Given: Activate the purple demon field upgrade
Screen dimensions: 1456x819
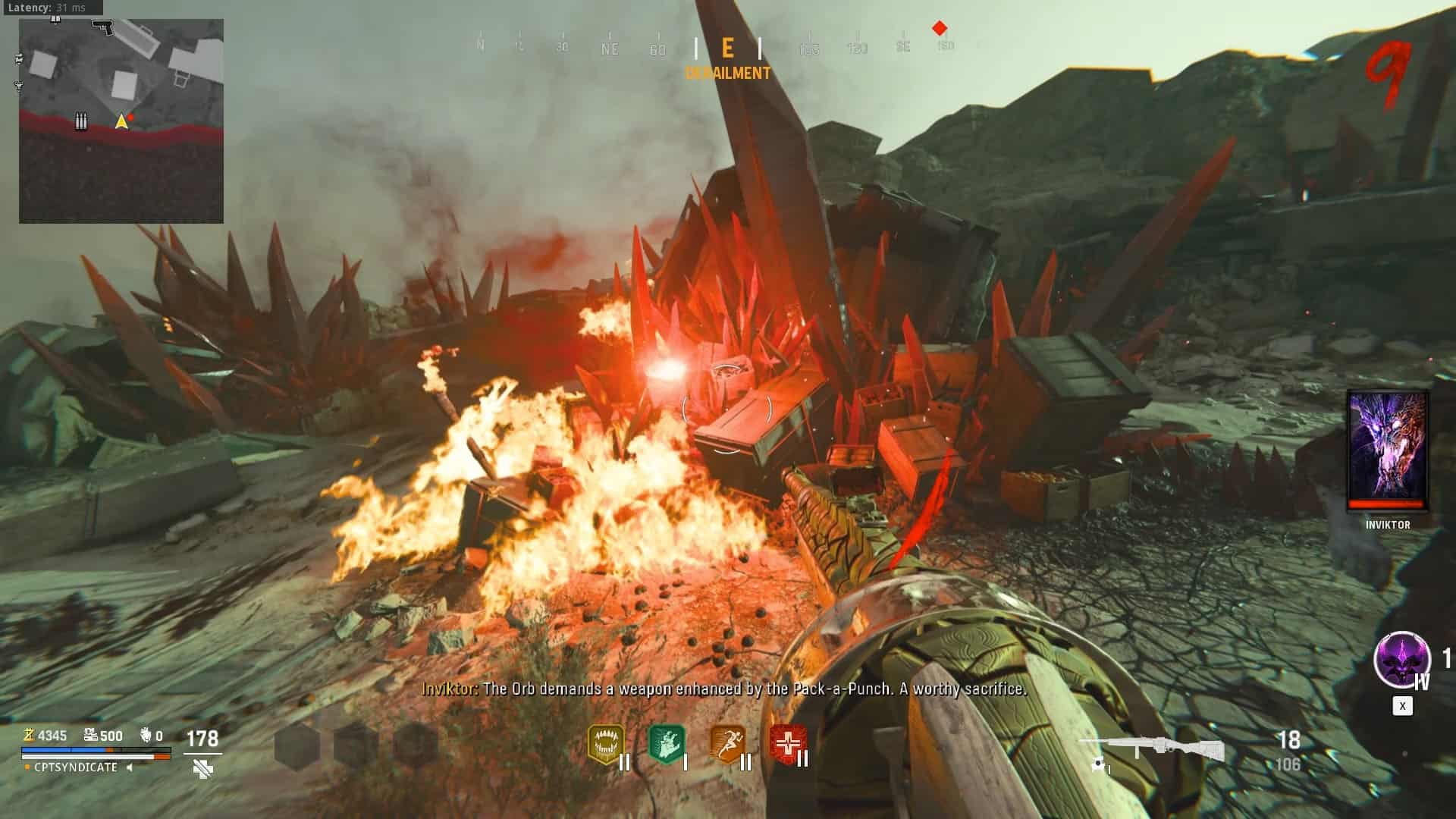Looking at the screenshot, I should pyautogui.click(x=1401, y=659).
